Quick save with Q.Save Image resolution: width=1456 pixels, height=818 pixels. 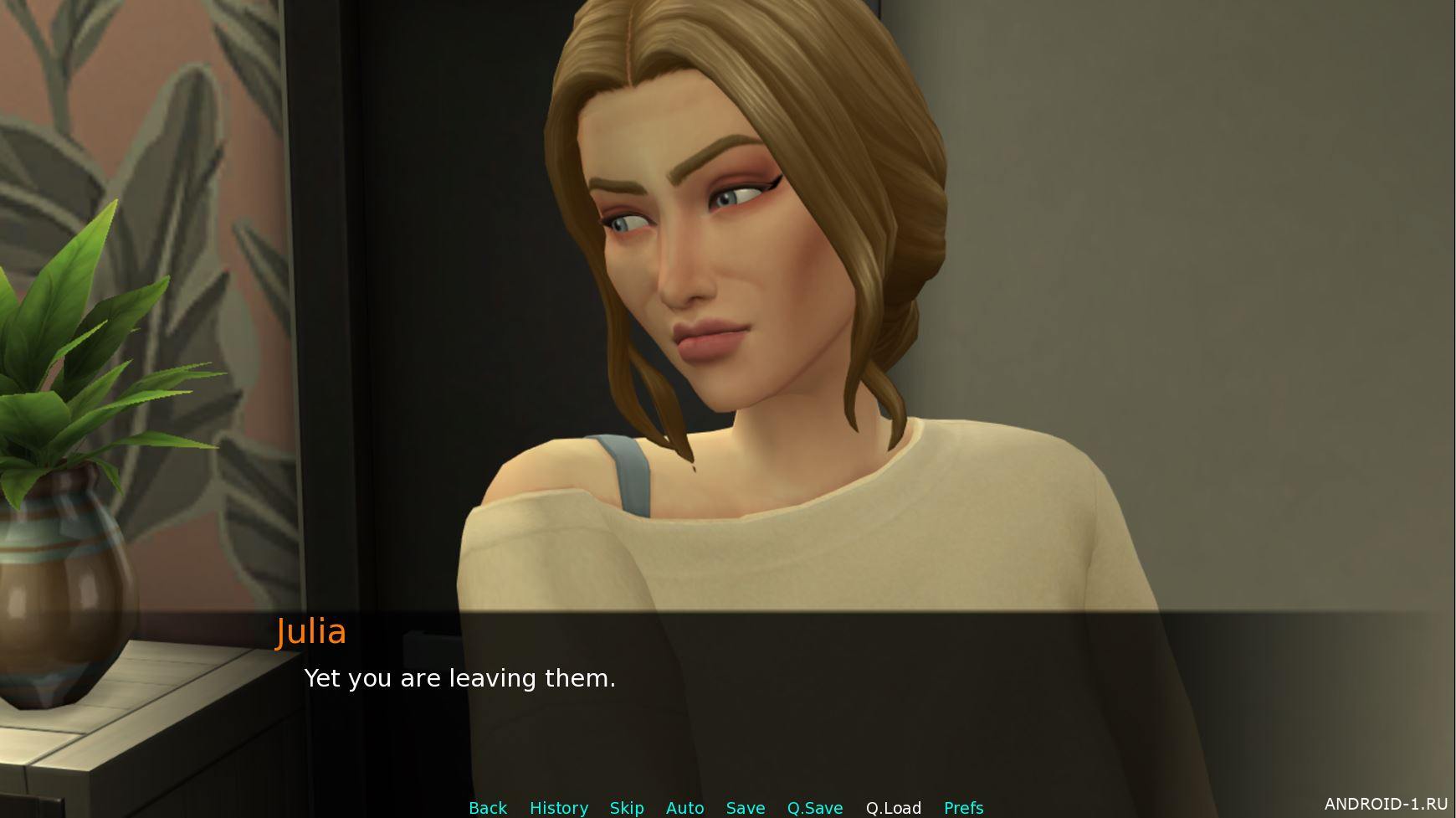815,808
